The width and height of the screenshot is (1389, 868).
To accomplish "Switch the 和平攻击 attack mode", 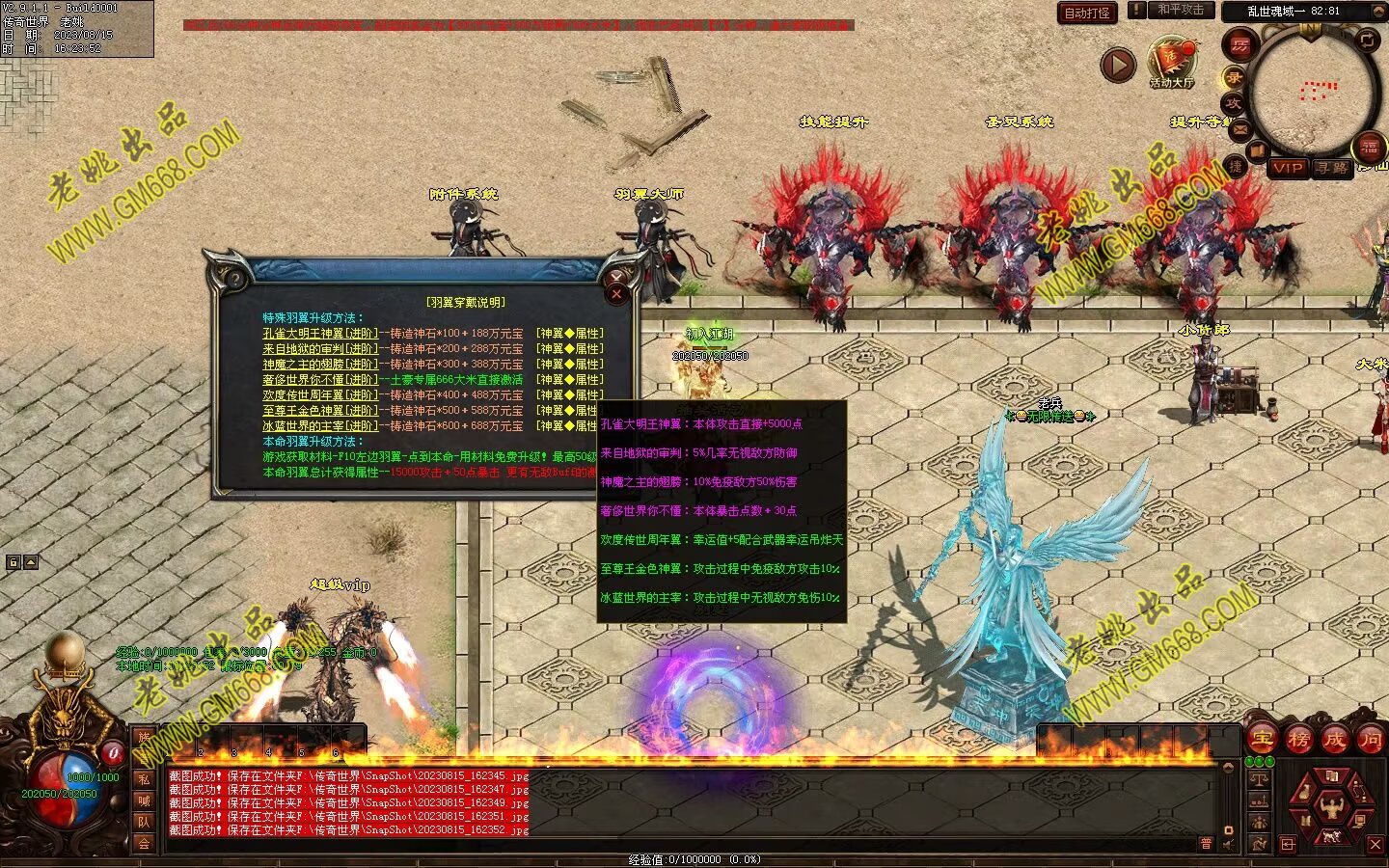I will pyautogui.click(x=1181, y=10).
